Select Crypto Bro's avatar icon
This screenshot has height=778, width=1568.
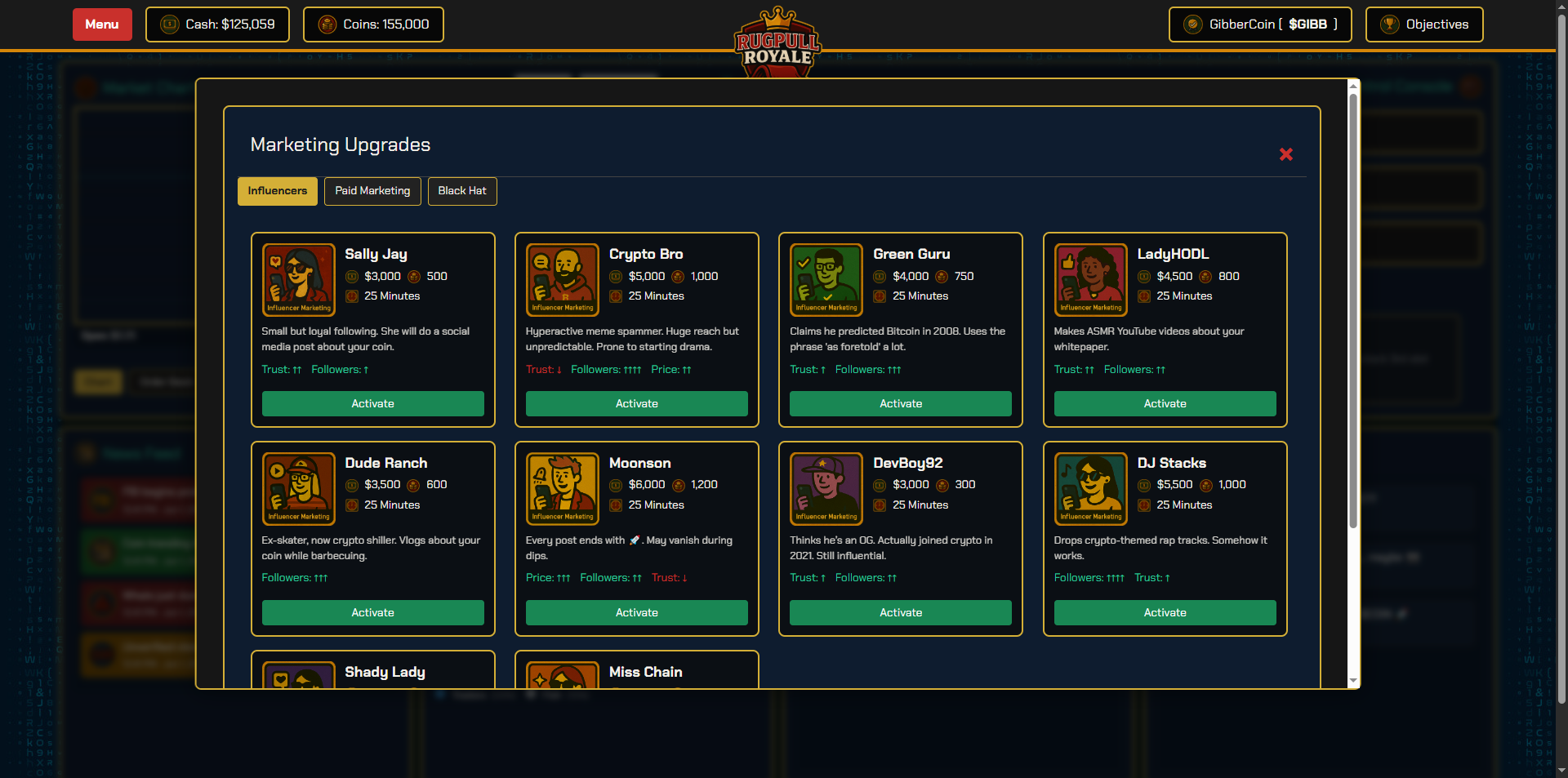coord(562,279)
